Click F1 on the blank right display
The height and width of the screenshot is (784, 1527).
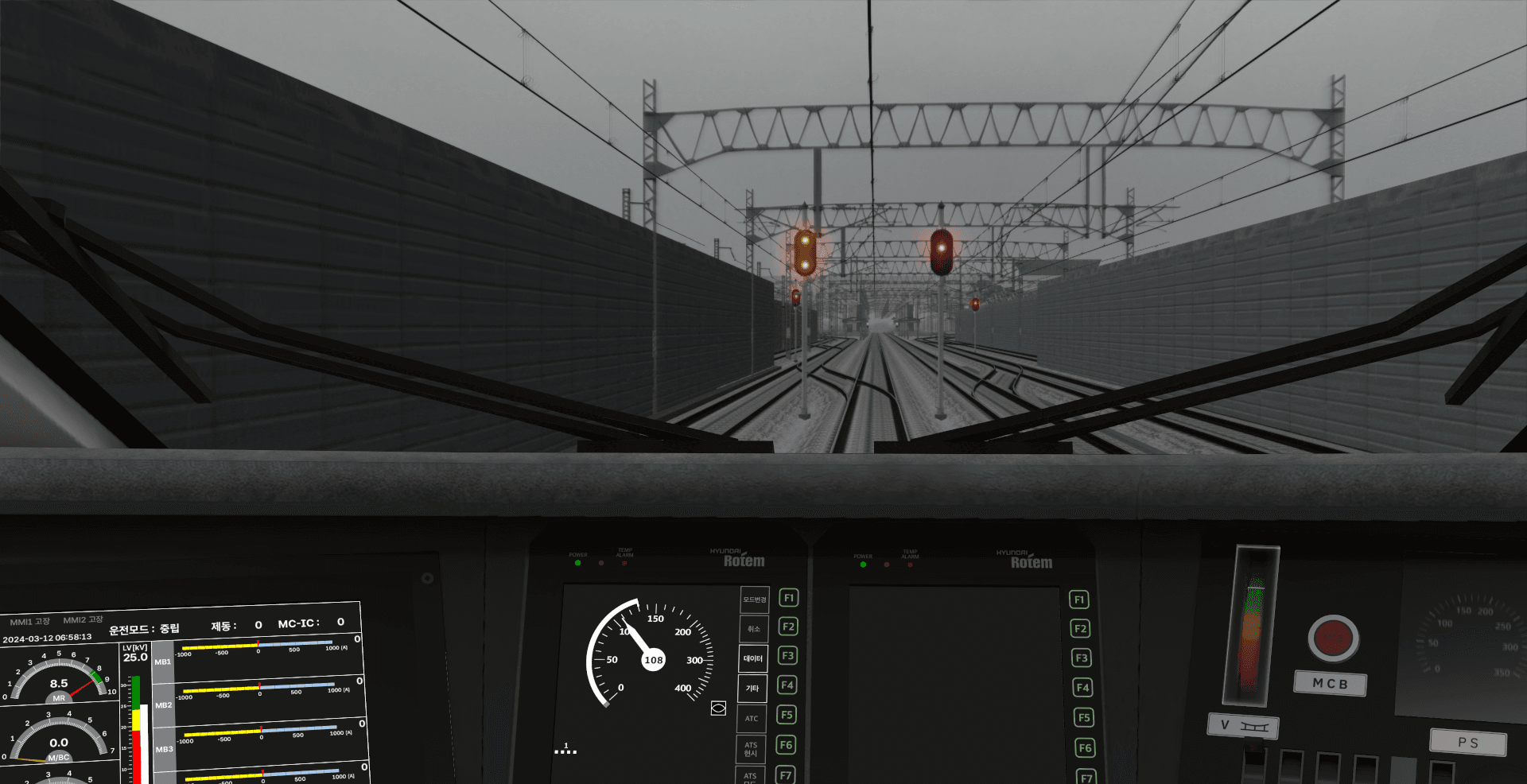[1079, 600]
